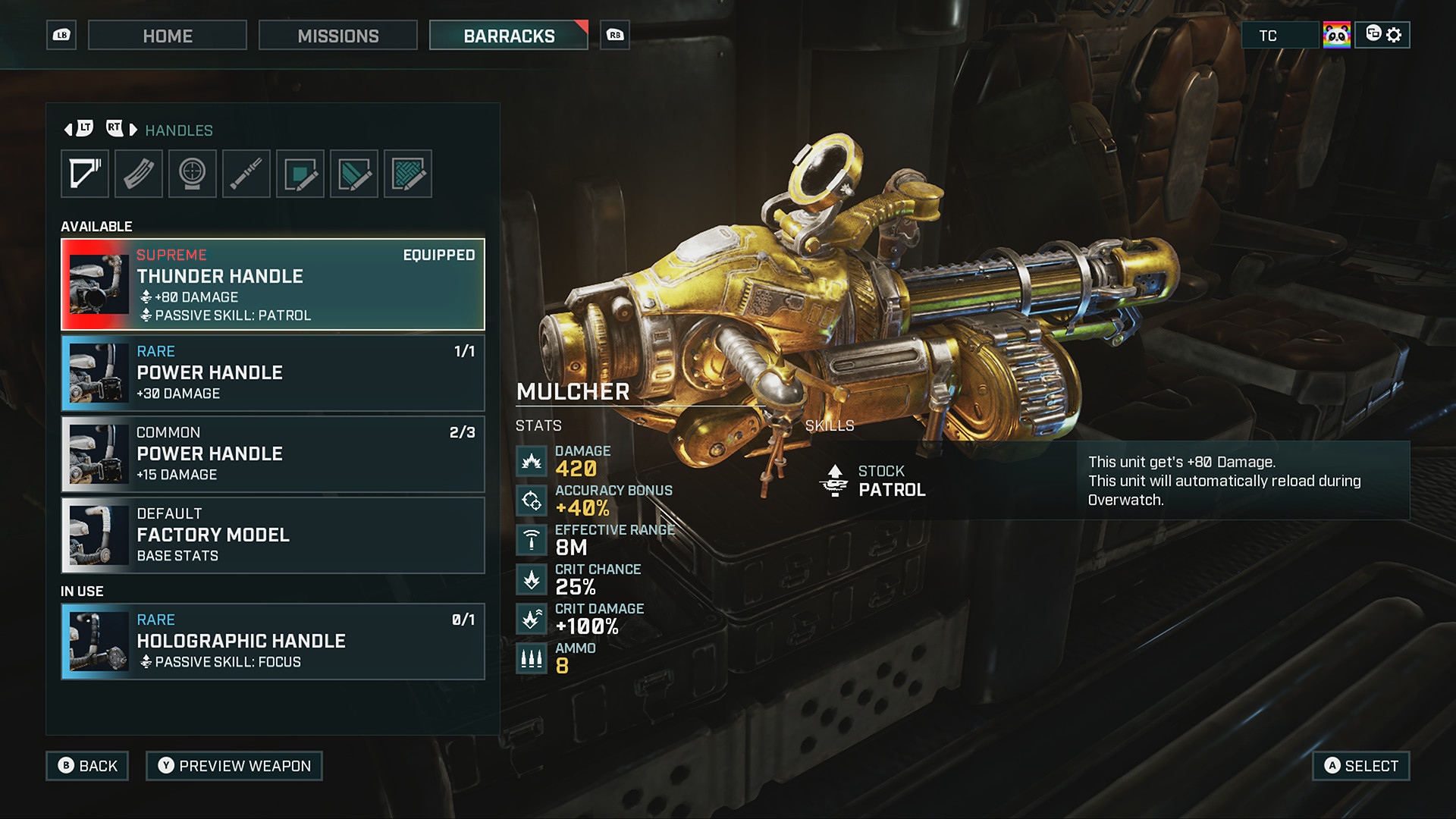The image size is (1456, 819).
Task: Open the Magazine parts category
Action: tap(138, 173)
